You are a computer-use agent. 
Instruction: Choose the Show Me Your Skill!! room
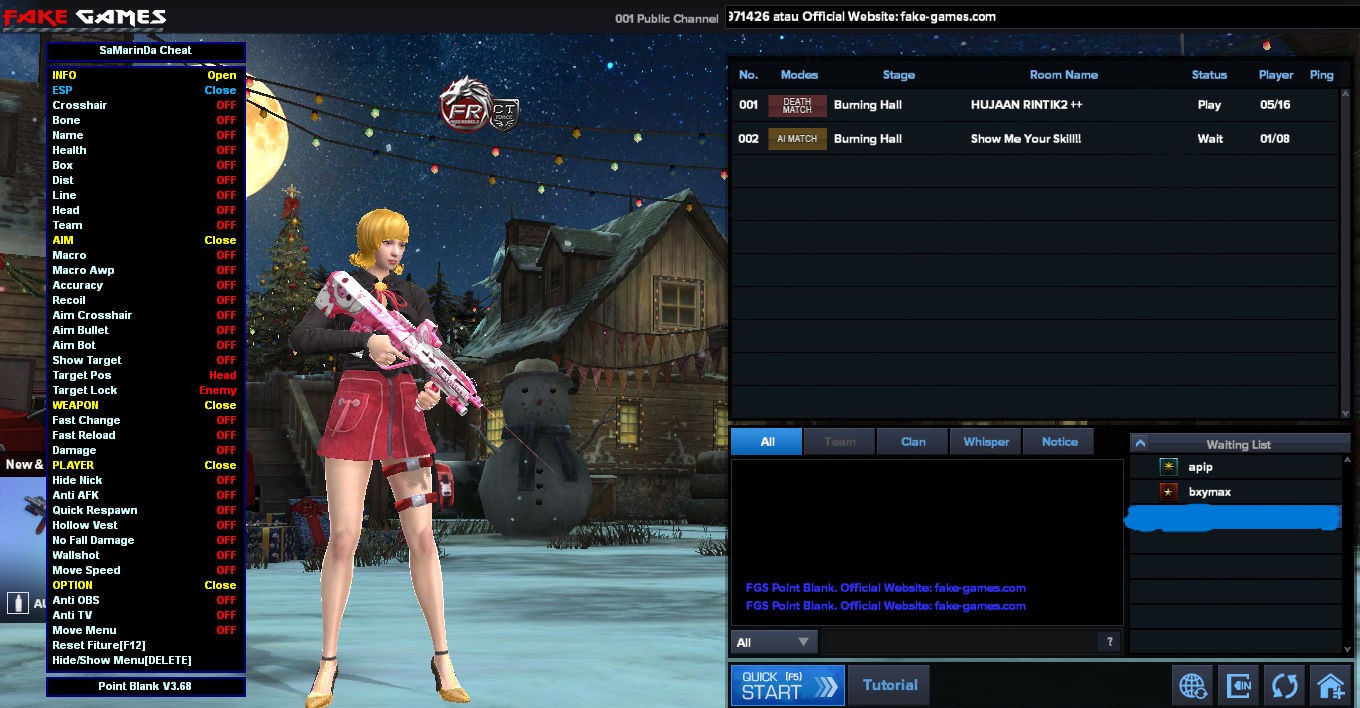pyautogui.click(x=1026, y=139)
